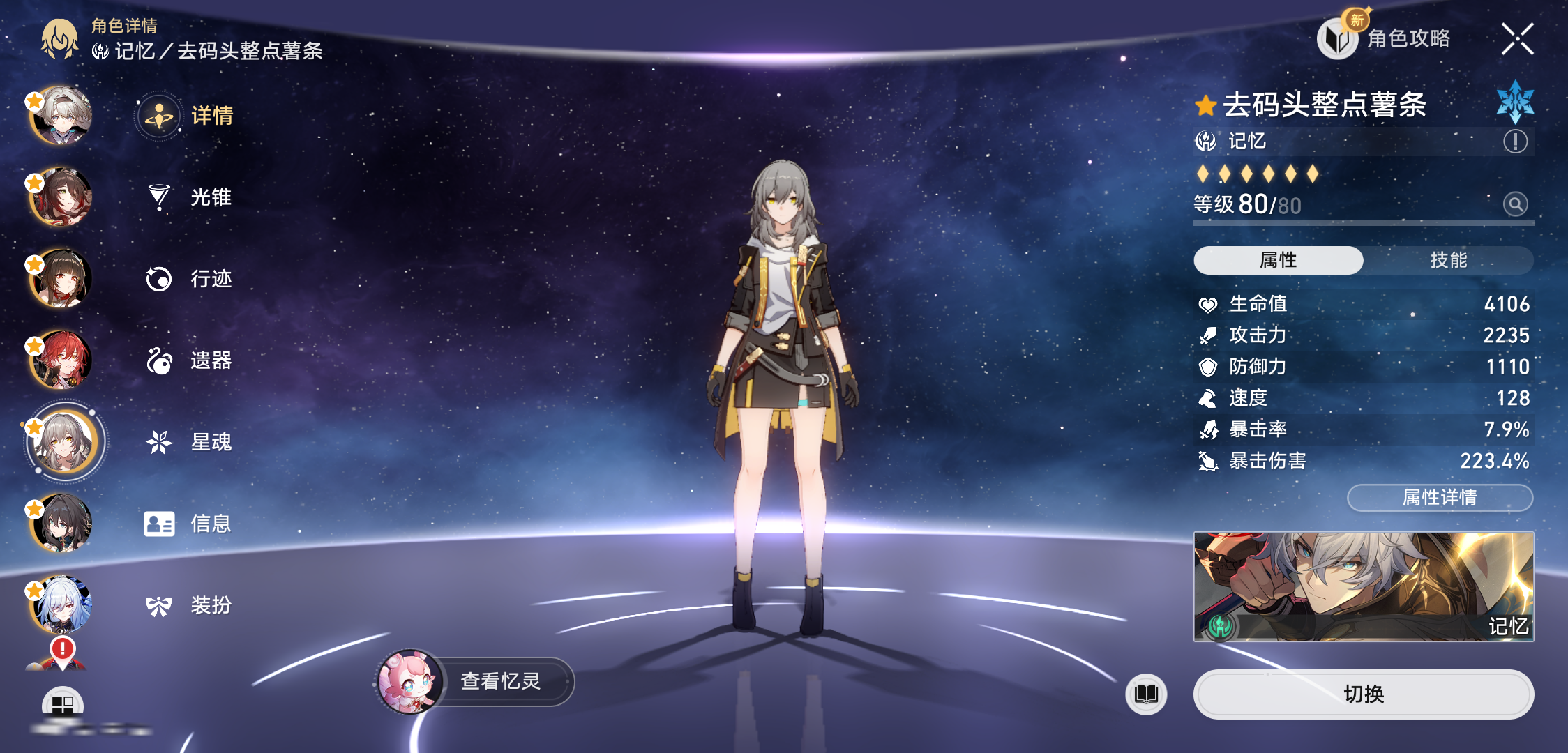Image resolution: width=1568 pixels, height=753 pixels.
Task: Show path info with exclamation icon
Action: (x=1515, y=142)
